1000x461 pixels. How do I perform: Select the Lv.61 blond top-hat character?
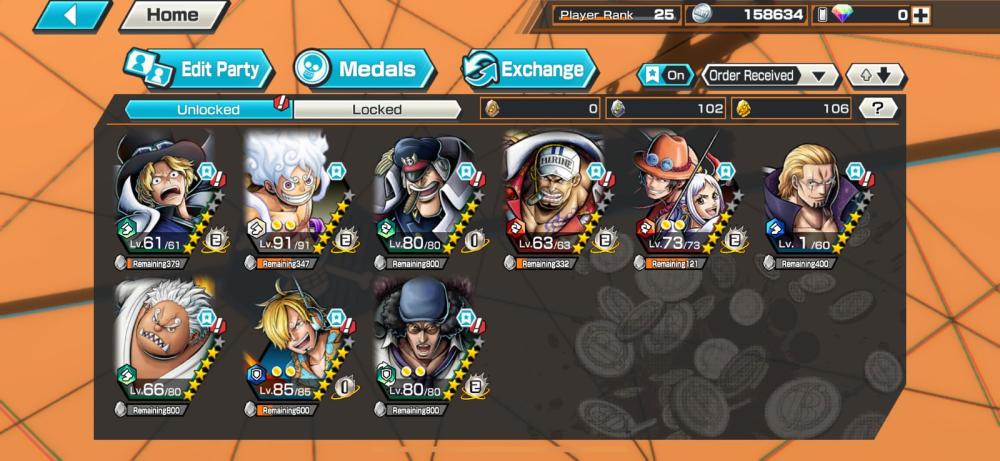point(165,197)
